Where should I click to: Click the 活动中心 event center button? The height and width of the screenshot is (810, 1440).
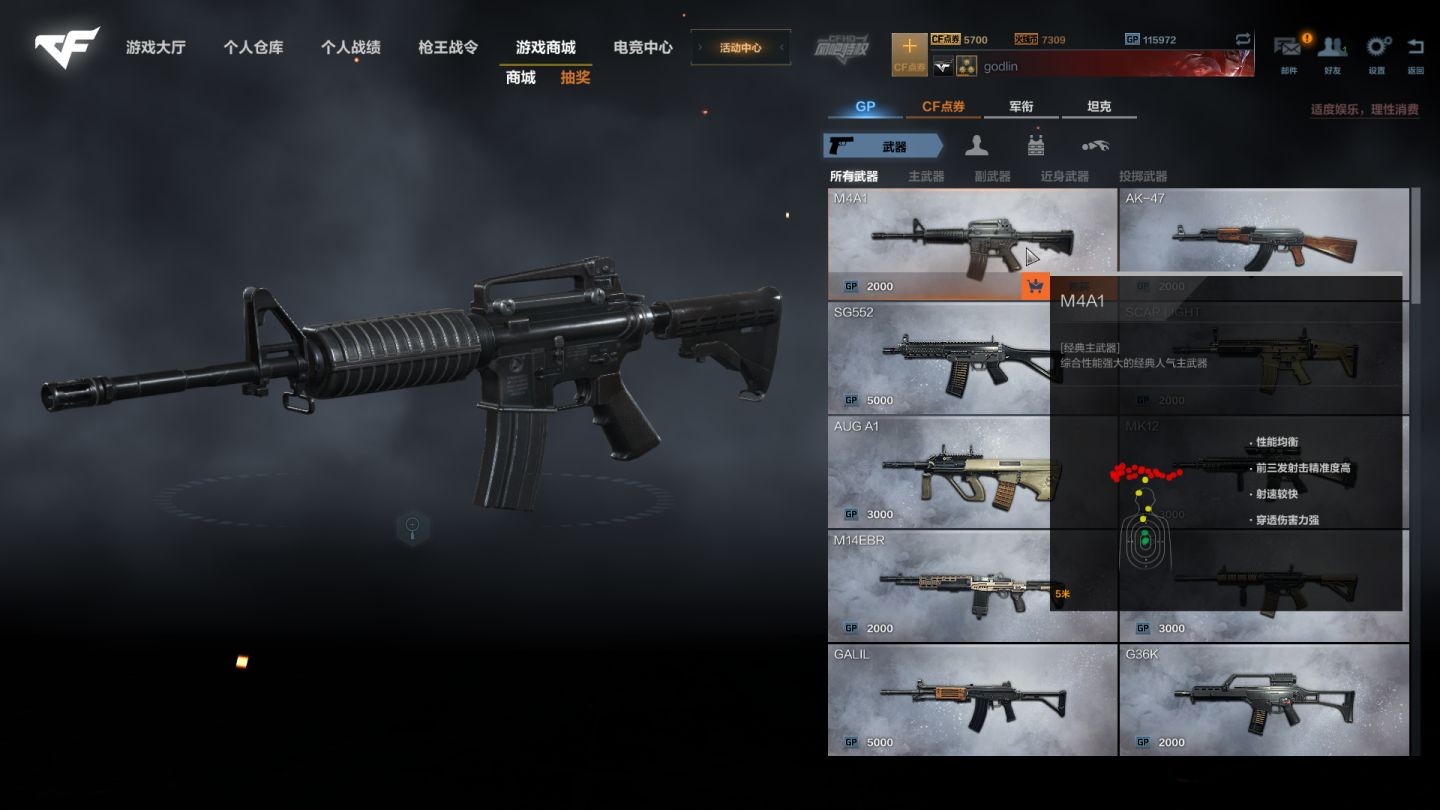pyautogui.click(x=740, y=47)
